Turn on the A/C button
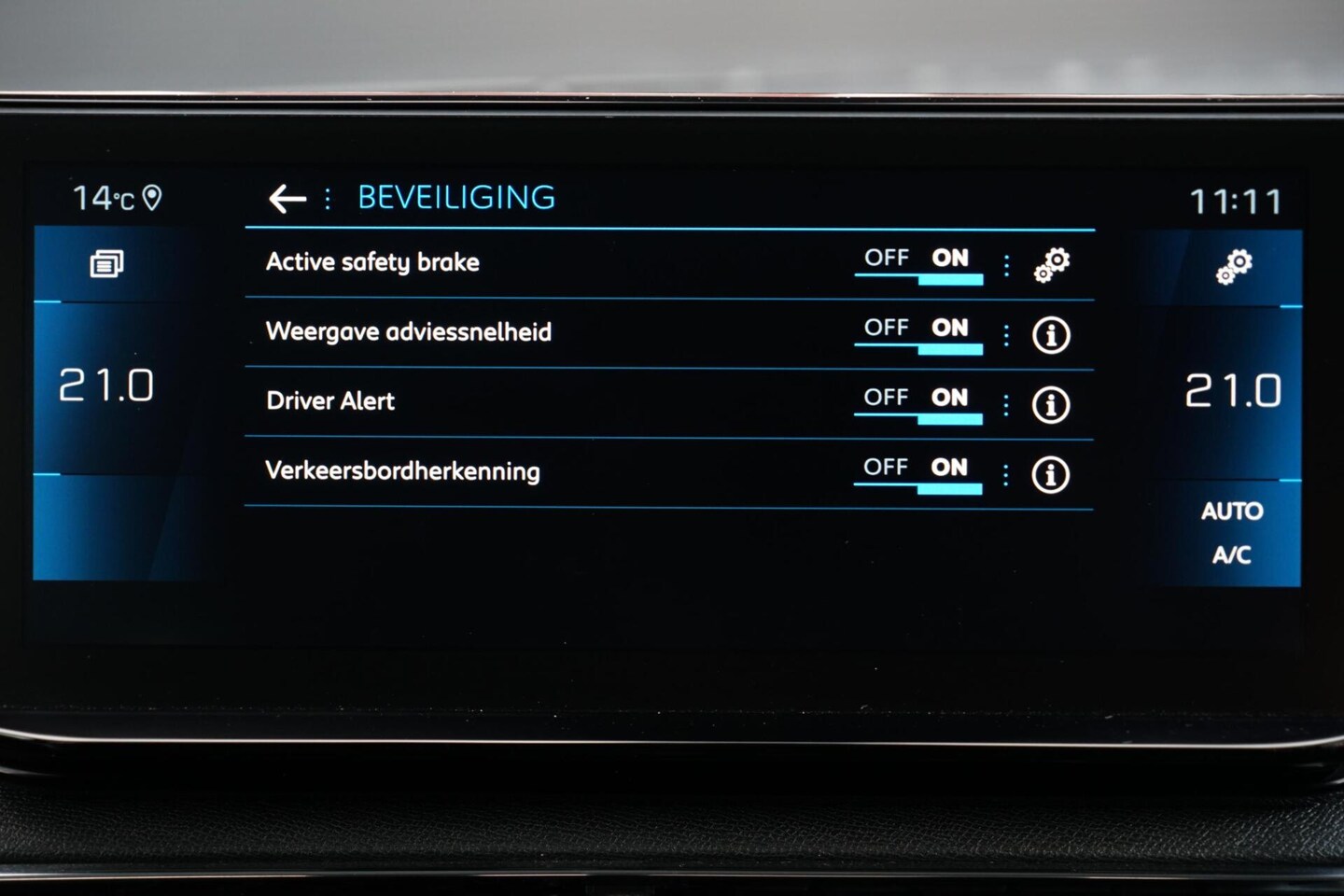Image resolution: width=1344 pixels, height=896 pixels. click(1231, 555)
